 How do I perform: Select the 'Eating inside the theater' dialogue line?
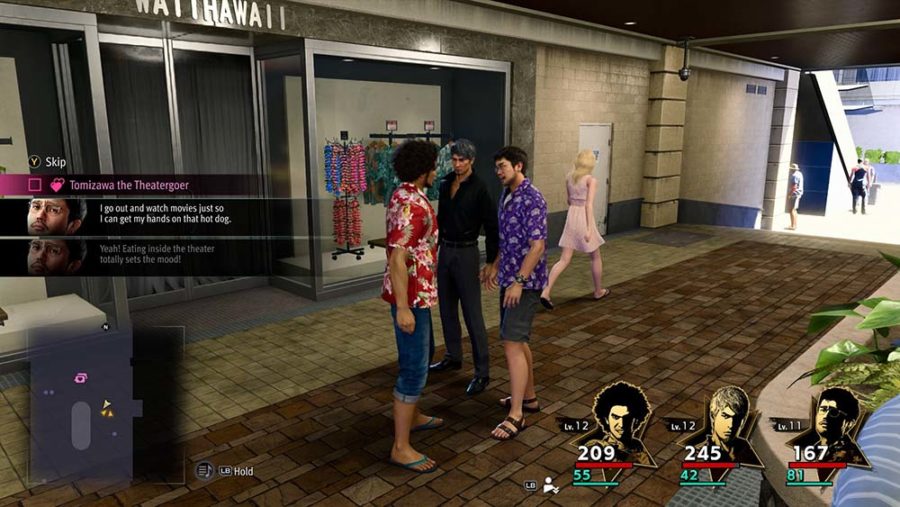point(160,255)
